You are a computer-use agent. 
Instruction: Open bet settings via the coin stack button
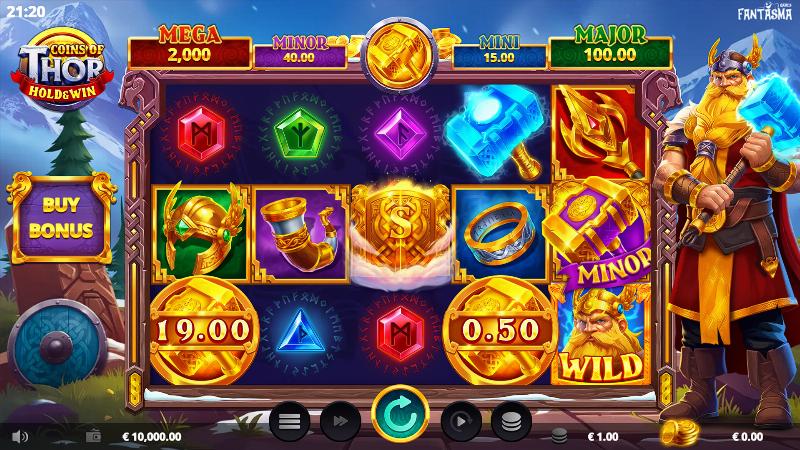click(x=510, y=421)
